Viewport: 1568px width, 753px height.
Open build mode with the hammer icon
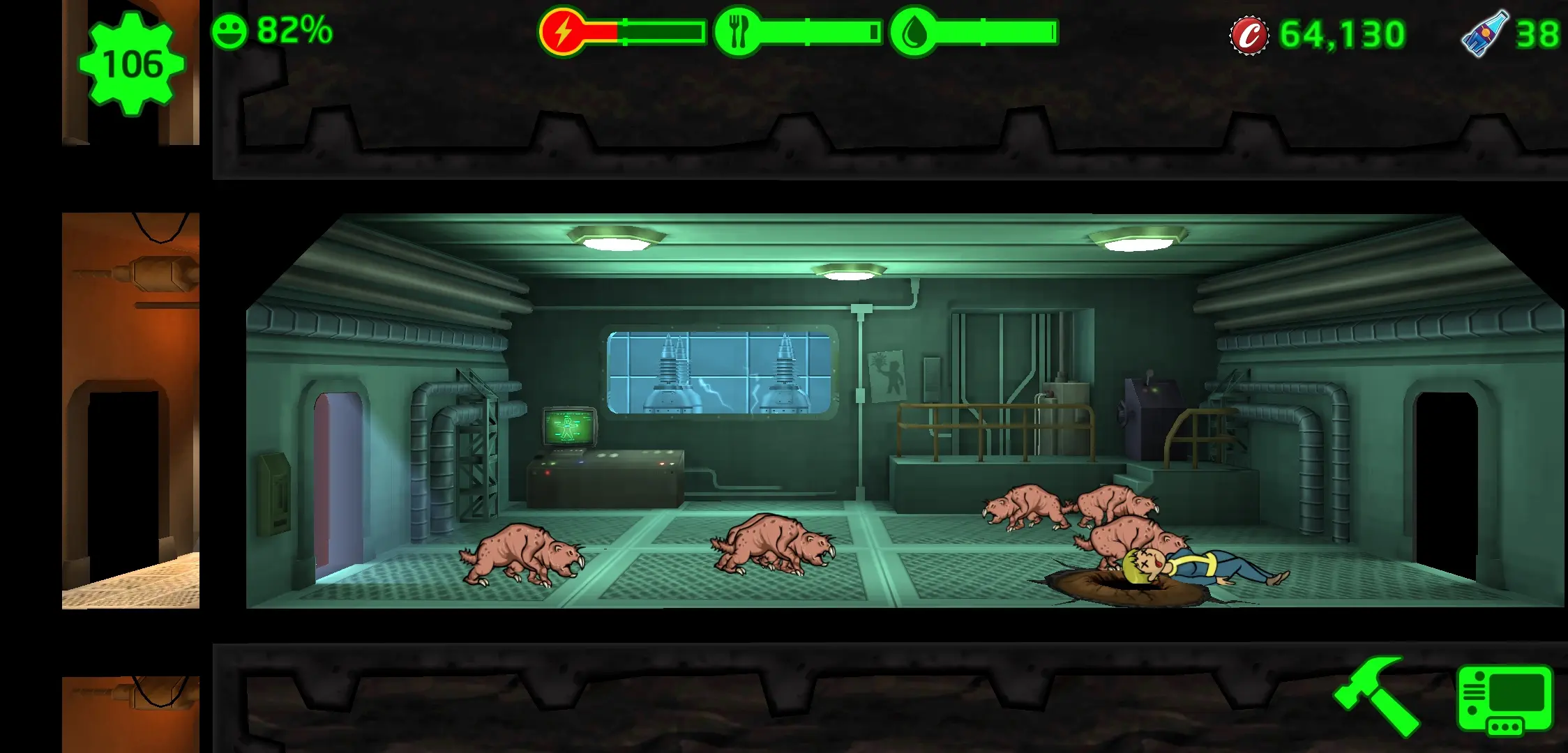click(x=1375, y=695)
